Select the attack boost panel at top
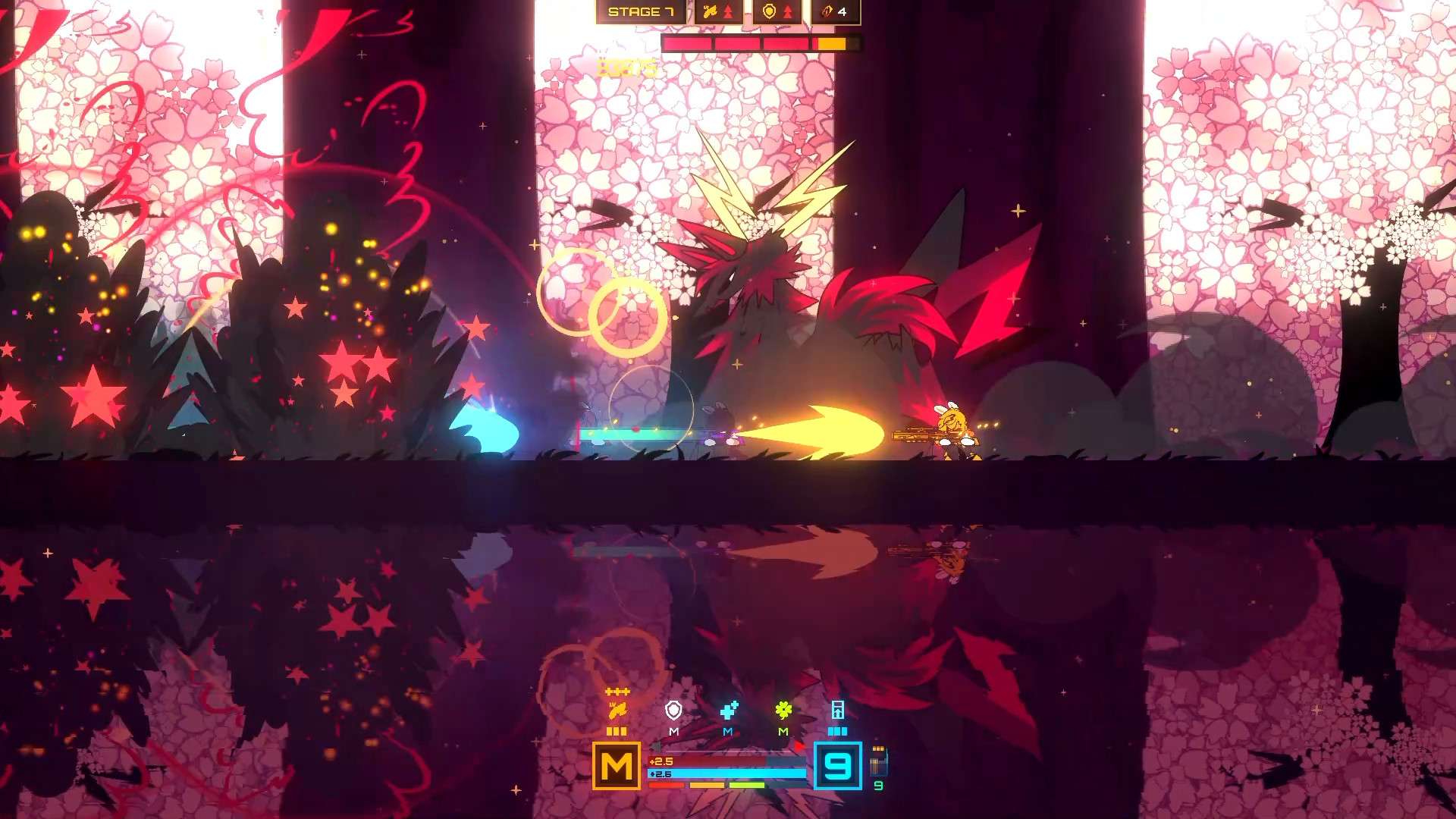1456x819 pixels. click(x=718, y=11)
